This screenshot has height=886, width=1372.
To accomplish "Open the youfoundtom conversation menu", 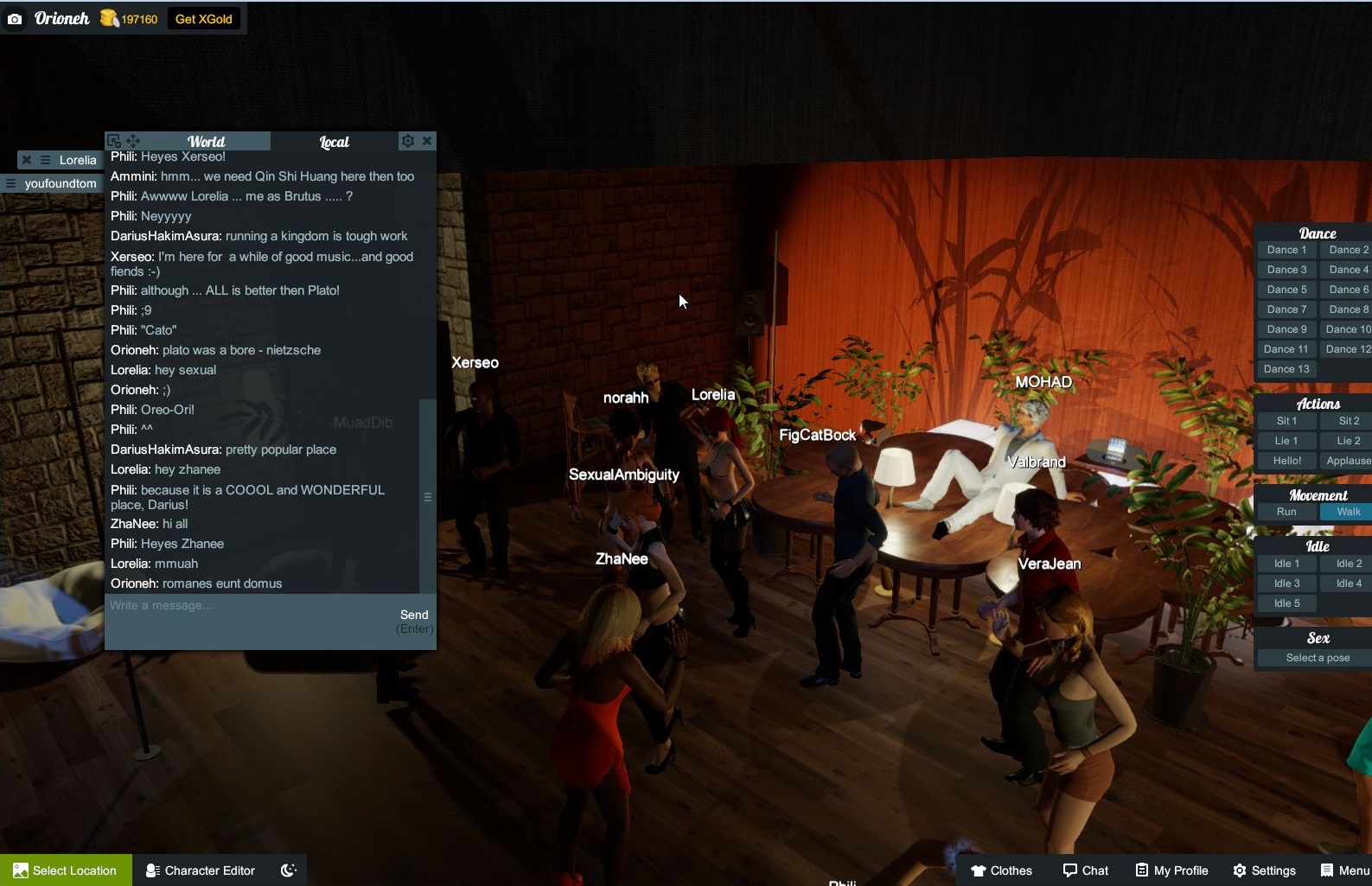I will (11, 183).
